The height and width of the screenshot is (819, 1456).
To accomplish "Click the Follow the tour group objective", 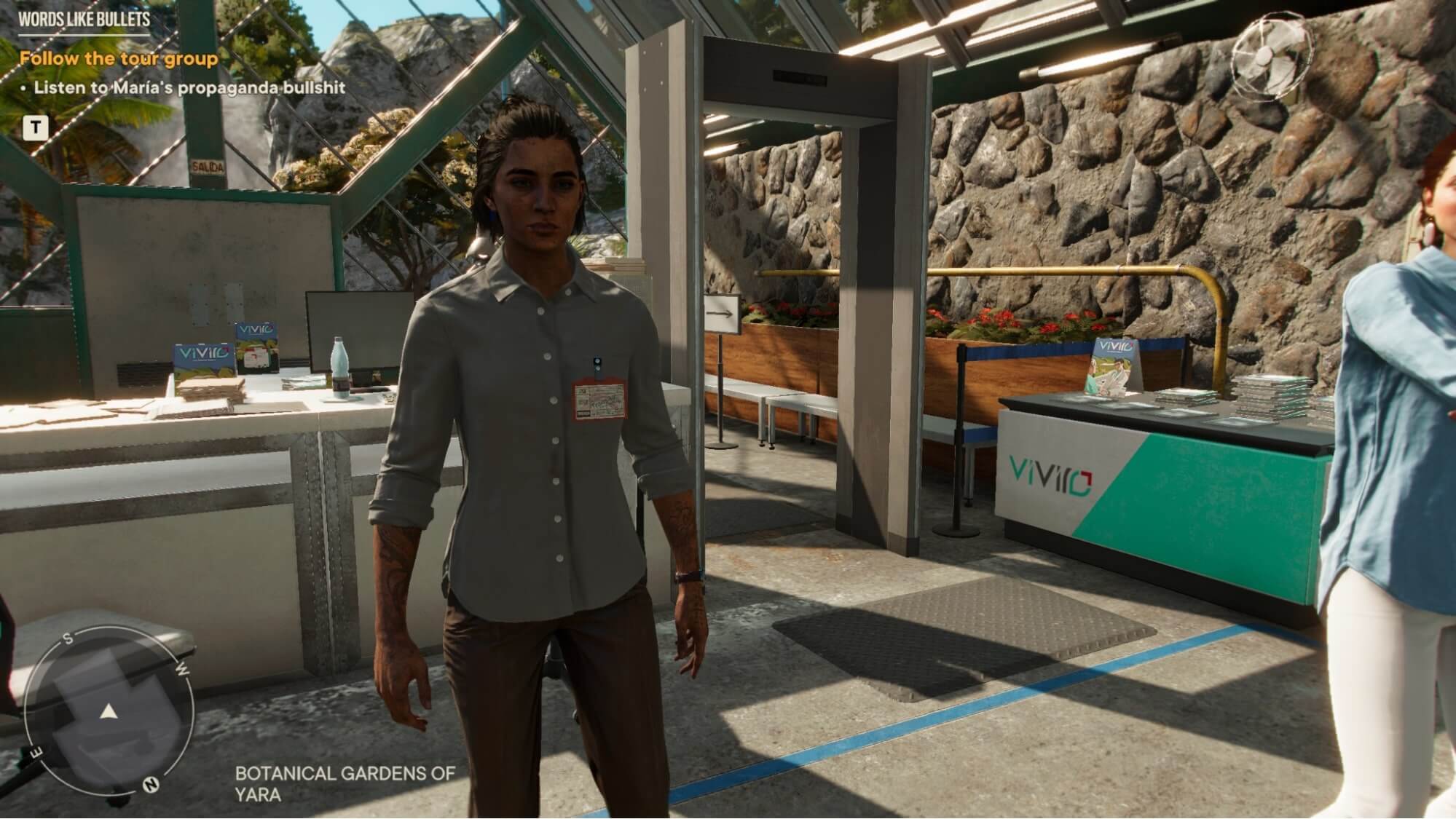I will (x=119, y=58).
